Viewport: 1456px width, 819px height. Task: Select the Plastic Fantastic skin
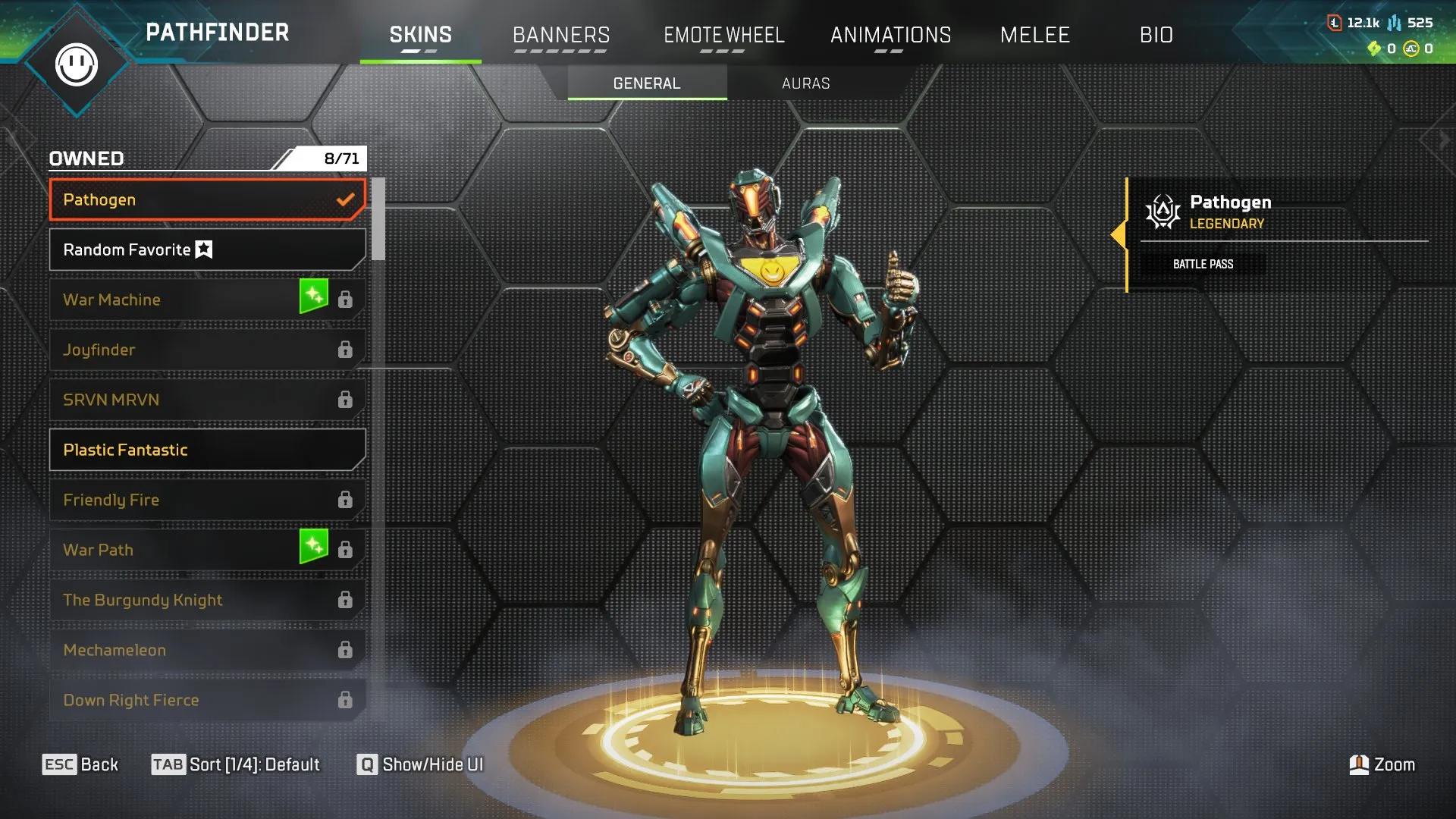tap(206, 449)
